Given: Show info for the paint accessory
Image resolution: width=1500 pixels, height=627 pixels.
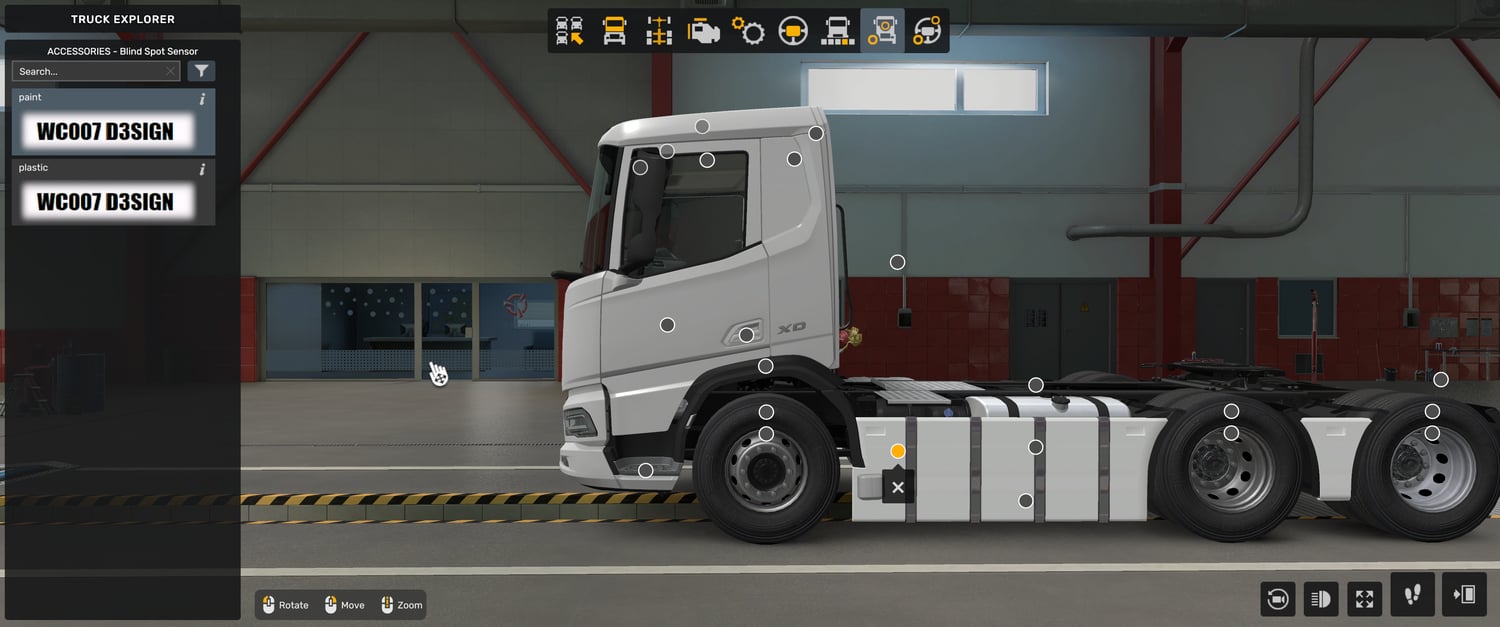Looking at the screenshot, I should pyautogui.click(x=202, y=99).
